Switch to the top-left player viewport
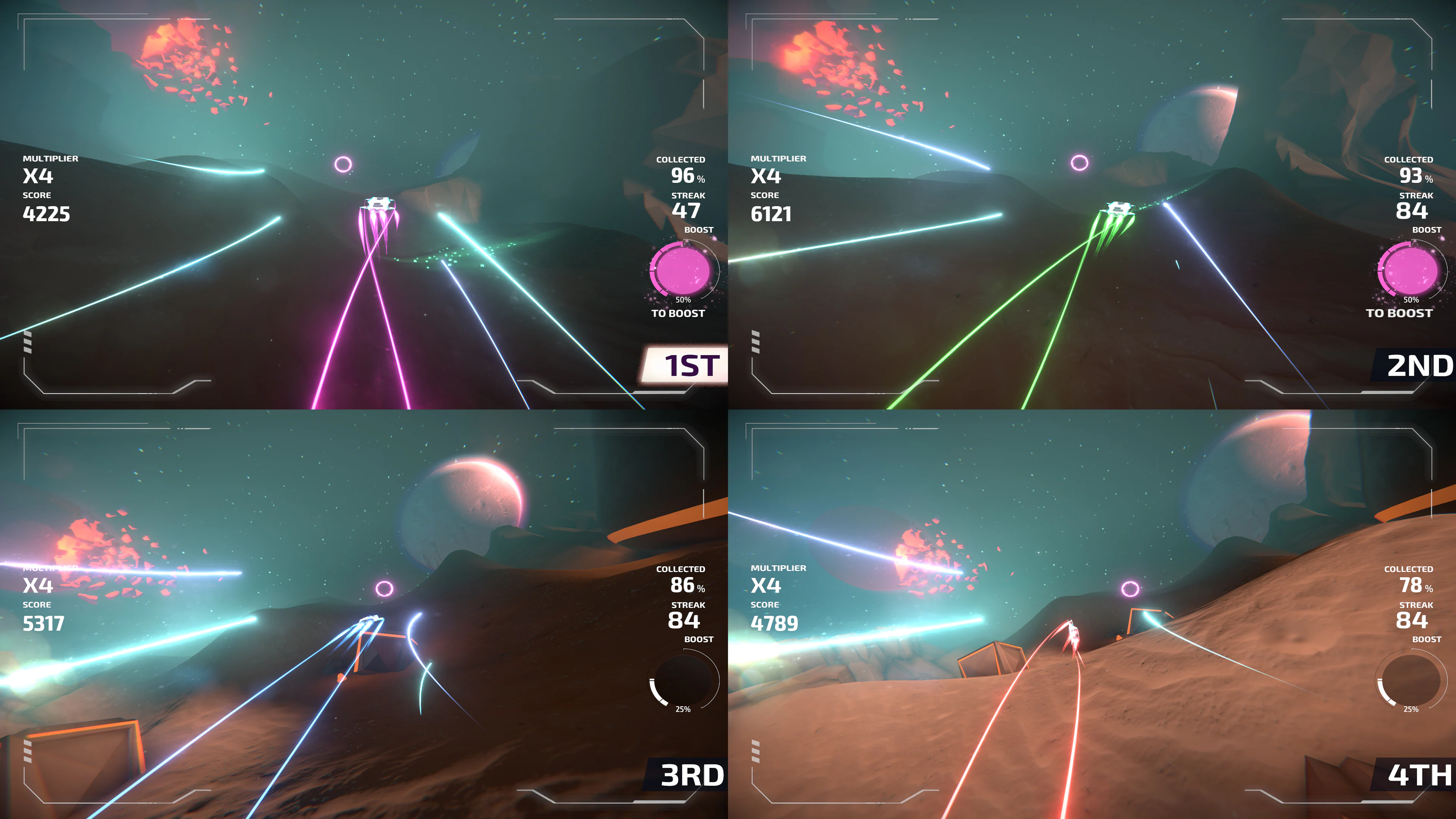The image size is (1456, 819). (364, 205)
